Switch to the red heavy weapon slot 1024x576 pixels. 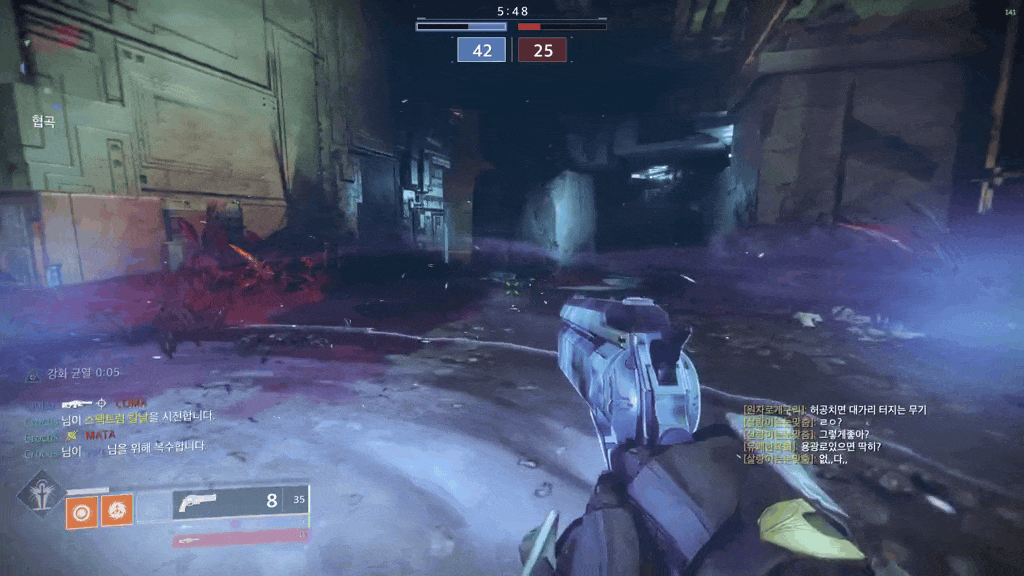pos(240,538)
